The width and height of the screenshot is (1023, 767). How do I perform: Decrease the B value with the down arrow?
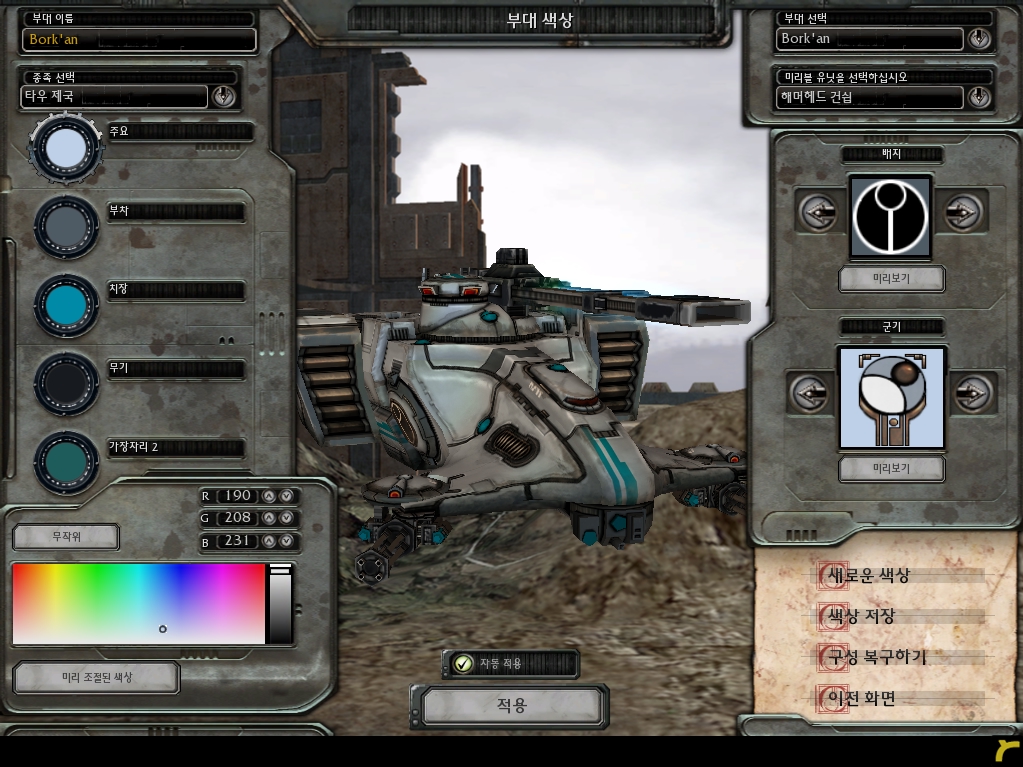tap(286, 541)
